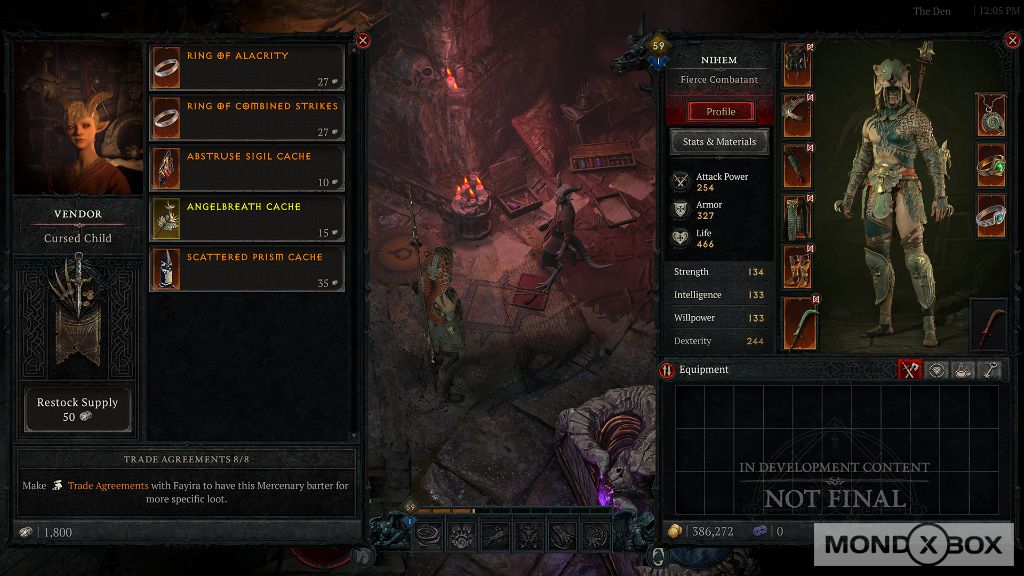Click the Trade Agreements link
The width and height of the screenshot is (1024, 576).
(107, 486)
